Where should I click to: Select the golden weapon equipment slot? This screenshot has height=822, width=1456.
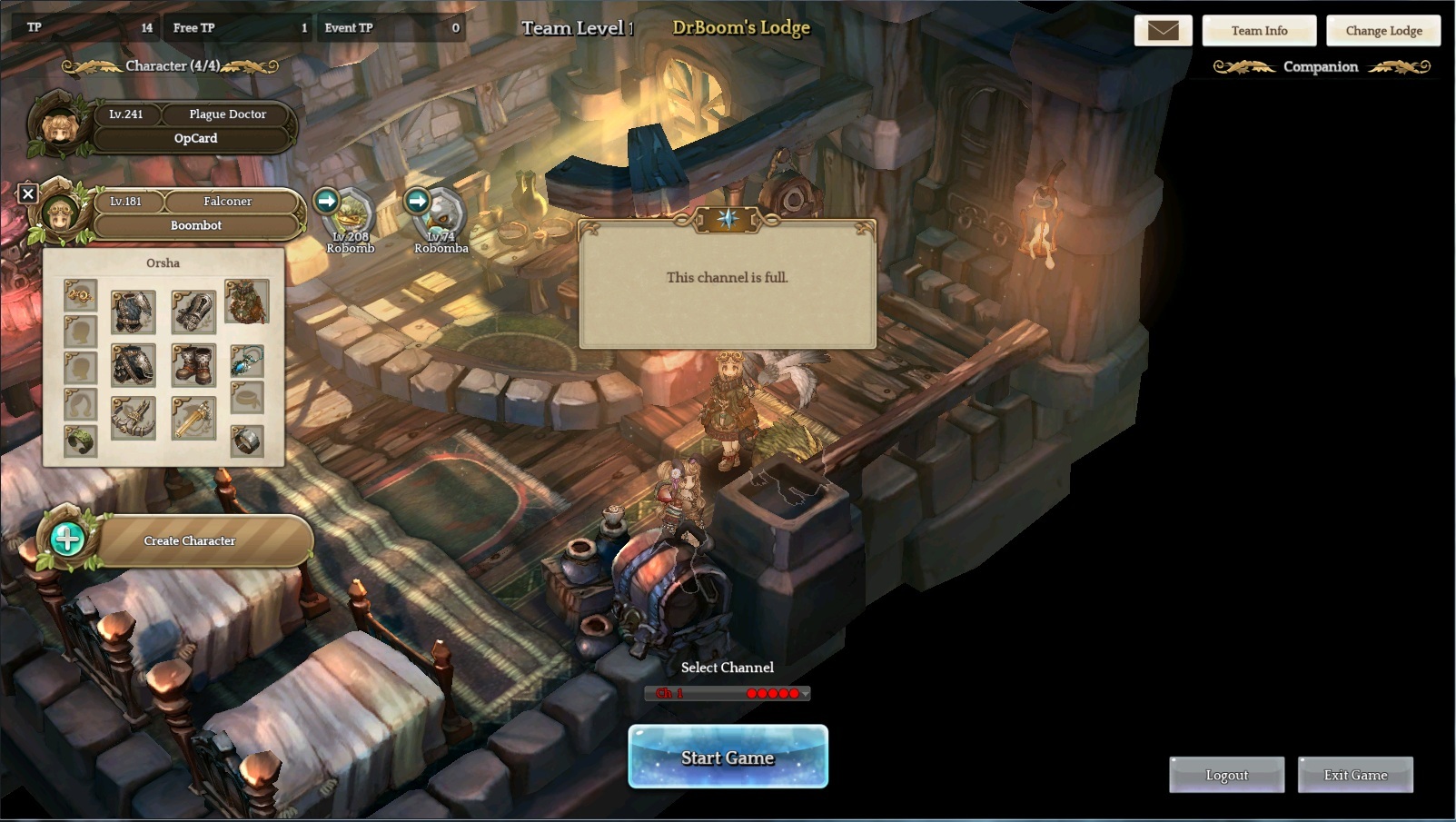(x=193, y=419)
